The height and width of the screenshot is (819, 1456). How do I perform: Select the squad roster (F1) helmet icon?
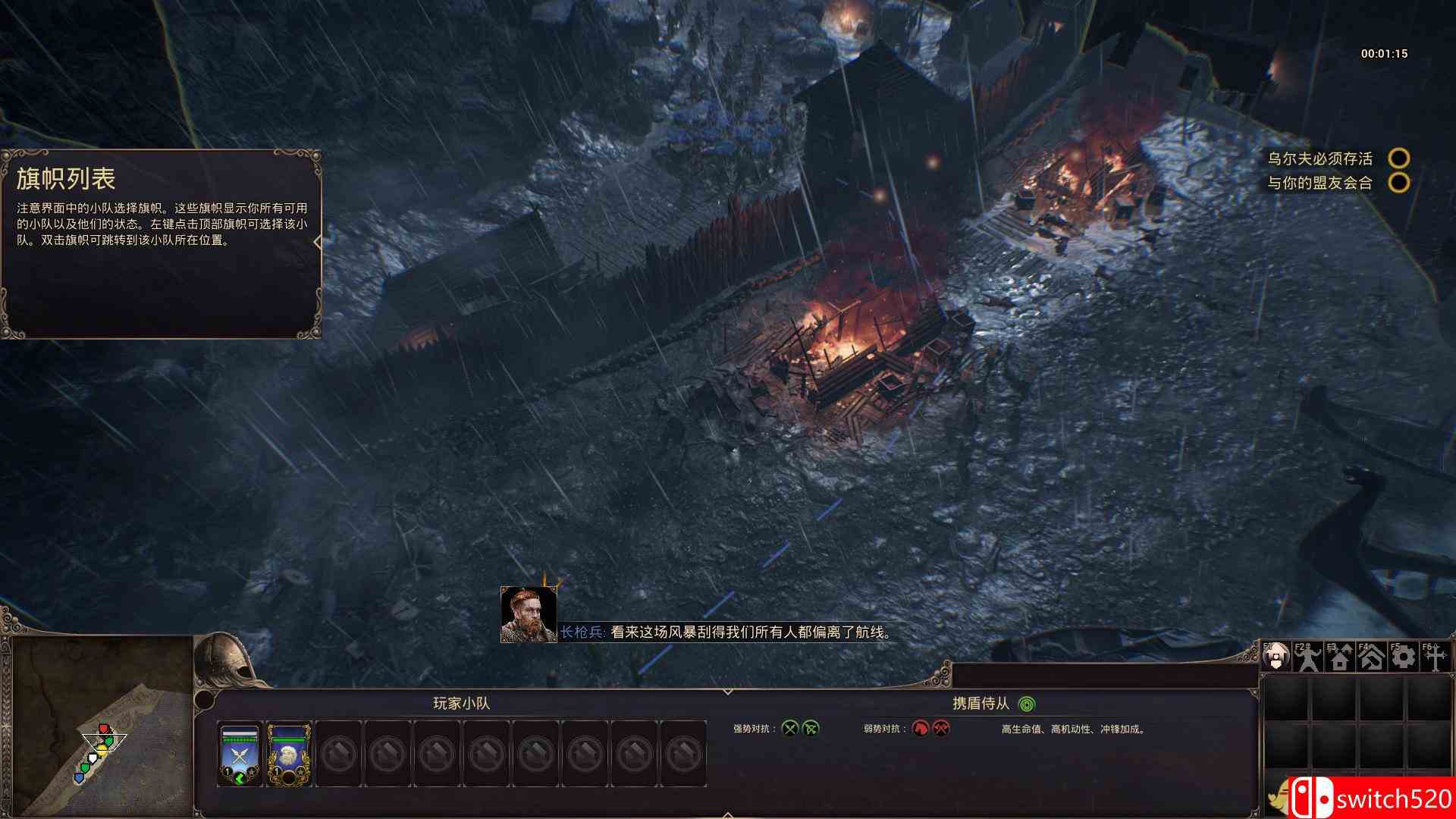1277,657
